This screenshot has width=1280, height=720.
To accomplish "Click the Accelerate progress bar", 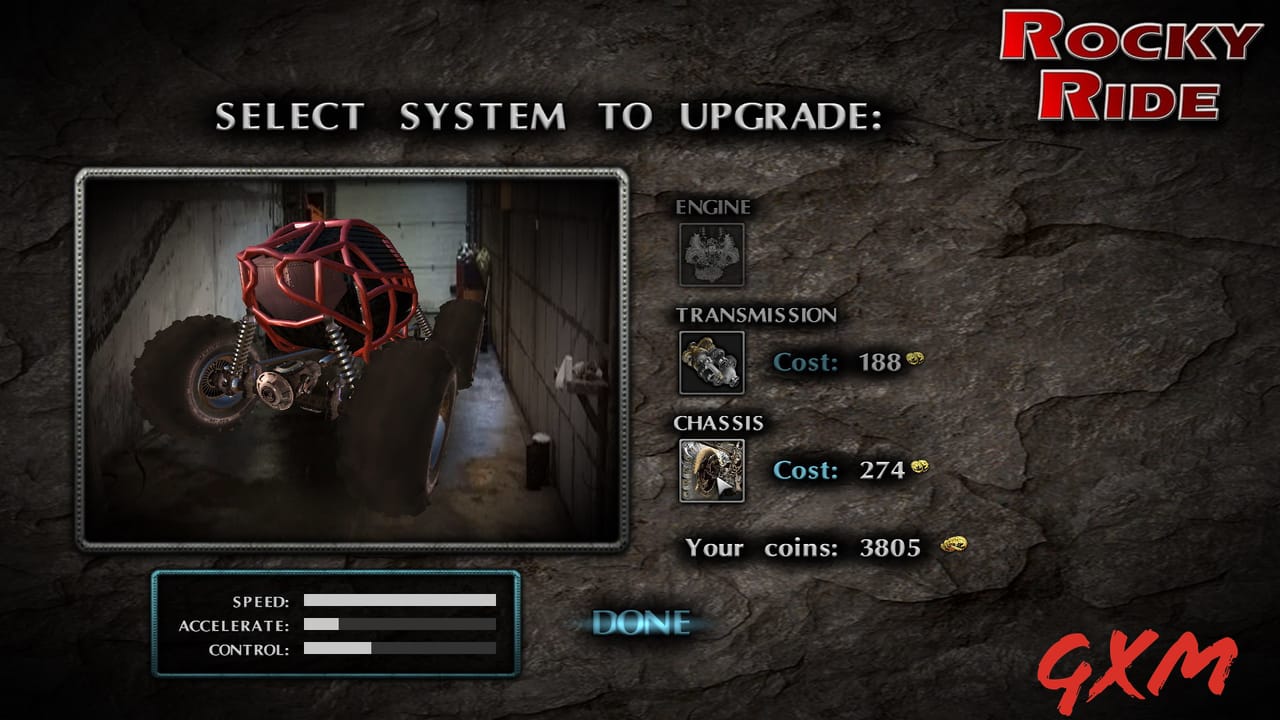I will point(400,626).
